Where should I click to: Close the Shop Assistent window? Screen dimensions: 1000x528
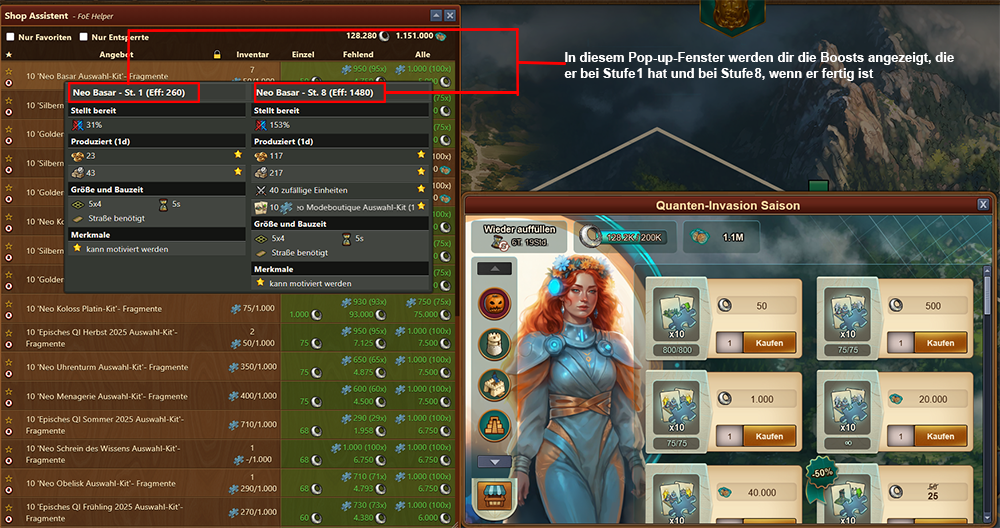(x=450, y=16)
